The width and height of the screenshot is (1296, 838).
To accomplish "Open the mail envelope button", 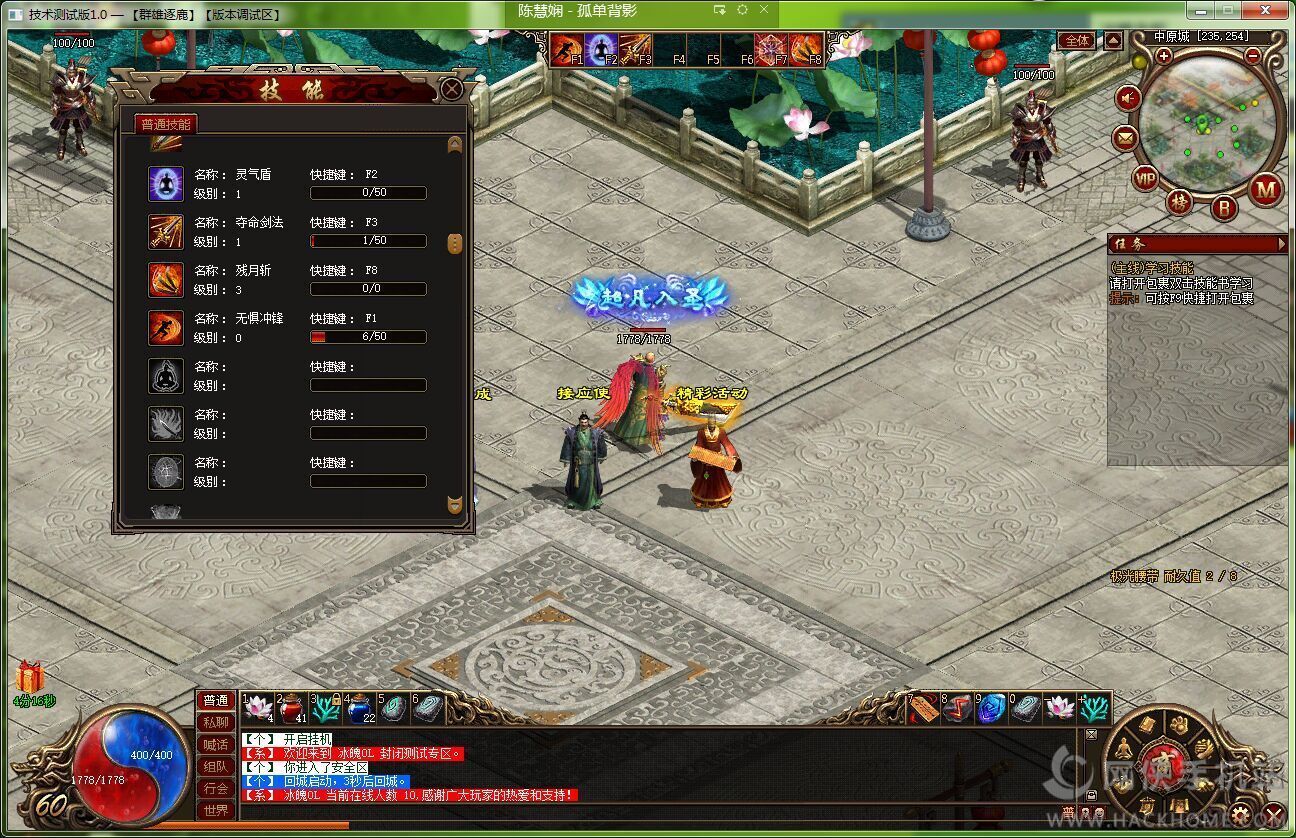I will pos(1126,138).
